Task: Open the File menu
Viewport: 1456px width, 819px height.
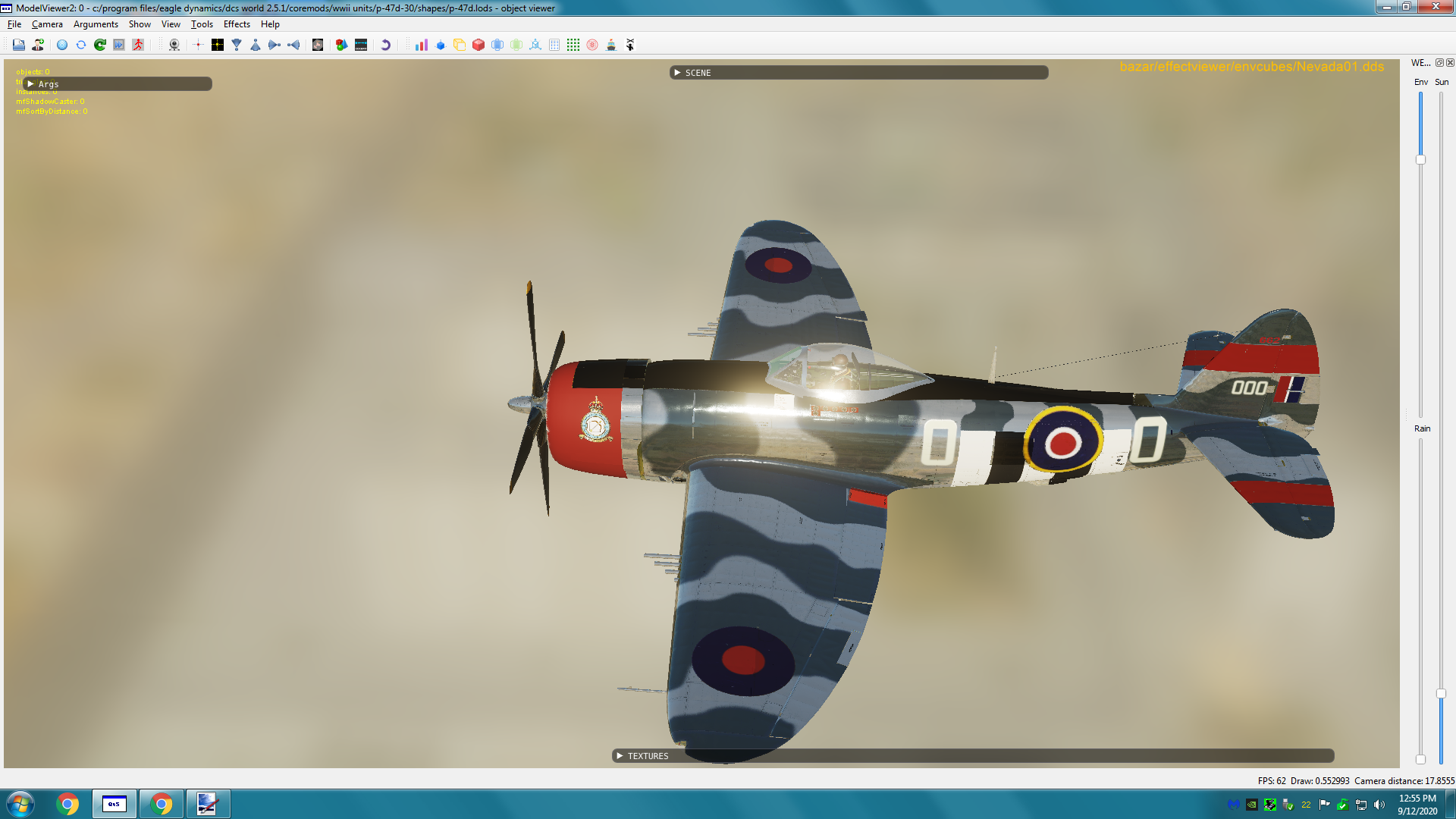Action: click(x=14, y=24)
